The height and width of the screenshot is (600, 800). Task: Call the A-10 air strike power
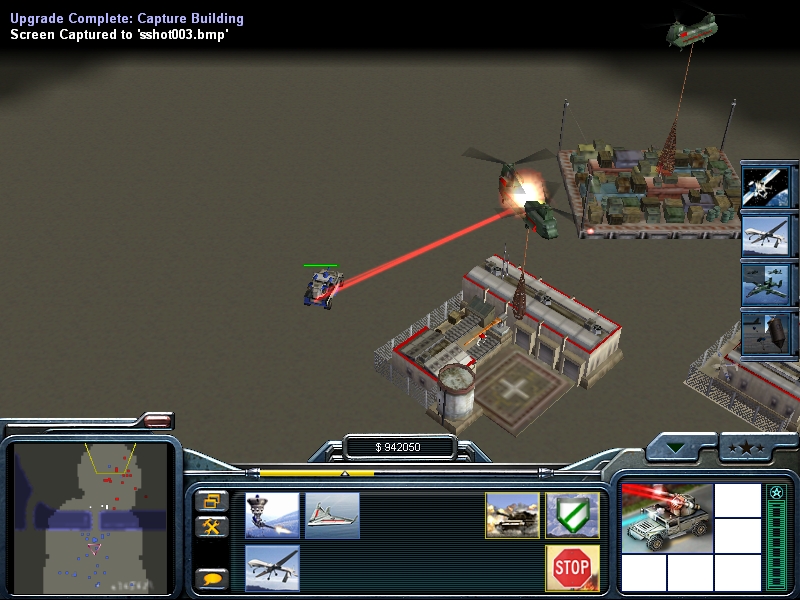tap(769, 284)
